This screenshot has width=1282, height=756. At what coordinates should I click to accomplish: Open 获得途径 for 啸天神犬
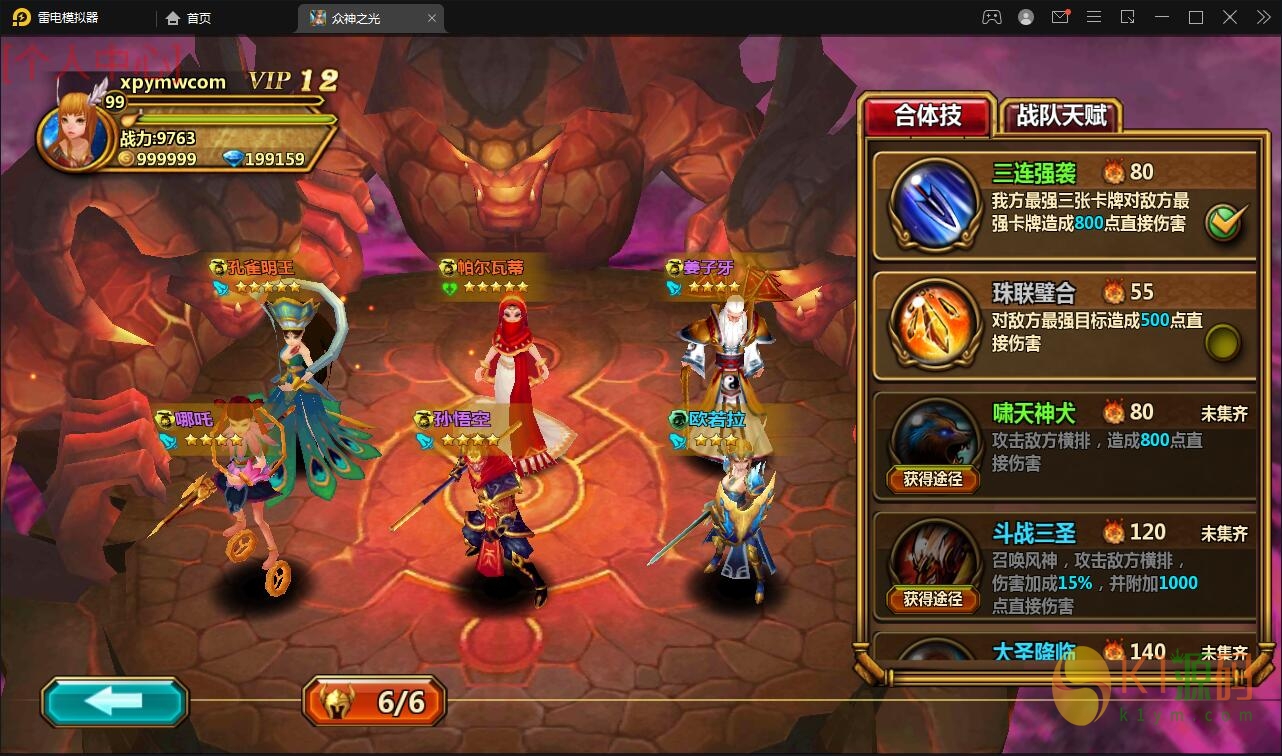(933, 479)
